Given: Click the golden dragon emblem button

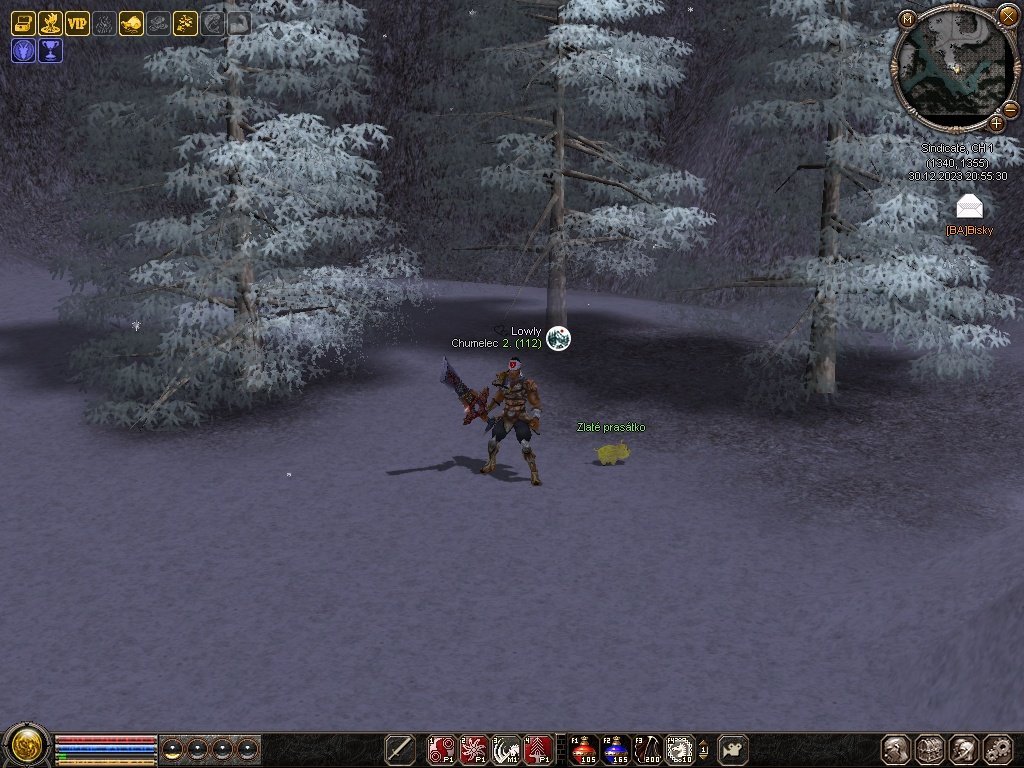Looking at the screenshot, I should tap(25, 746).
